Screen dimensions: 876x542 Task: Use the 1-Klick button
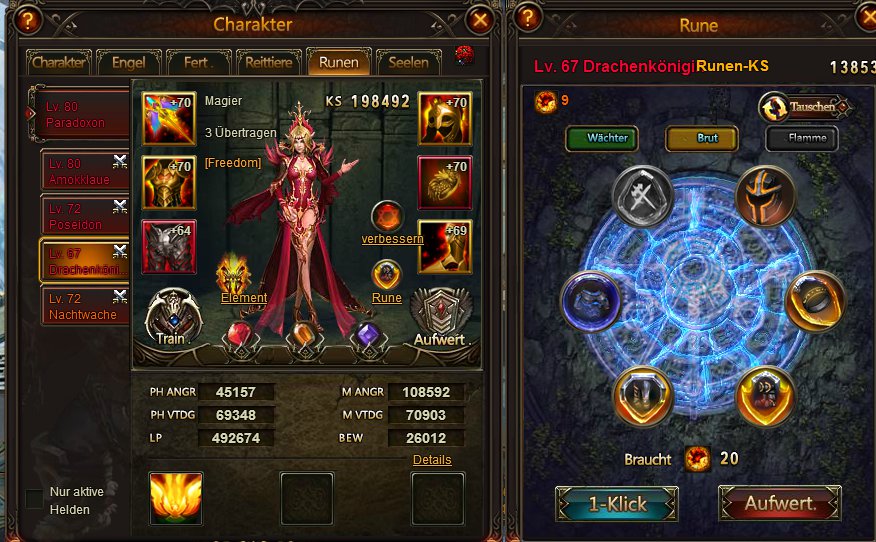click(x=616, y=503)
